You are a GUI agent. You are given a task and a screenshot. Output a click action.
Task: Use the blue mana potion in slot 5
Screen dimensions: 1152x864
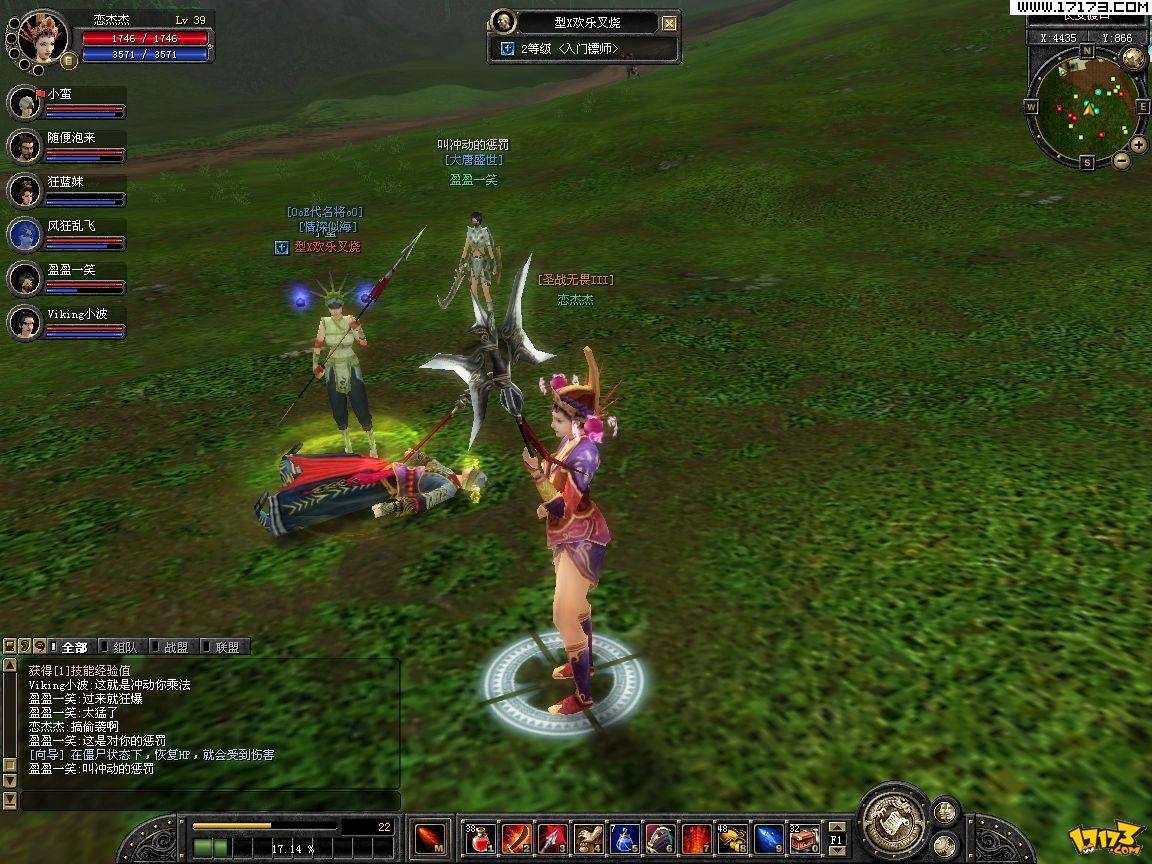[x=625, y=838]
